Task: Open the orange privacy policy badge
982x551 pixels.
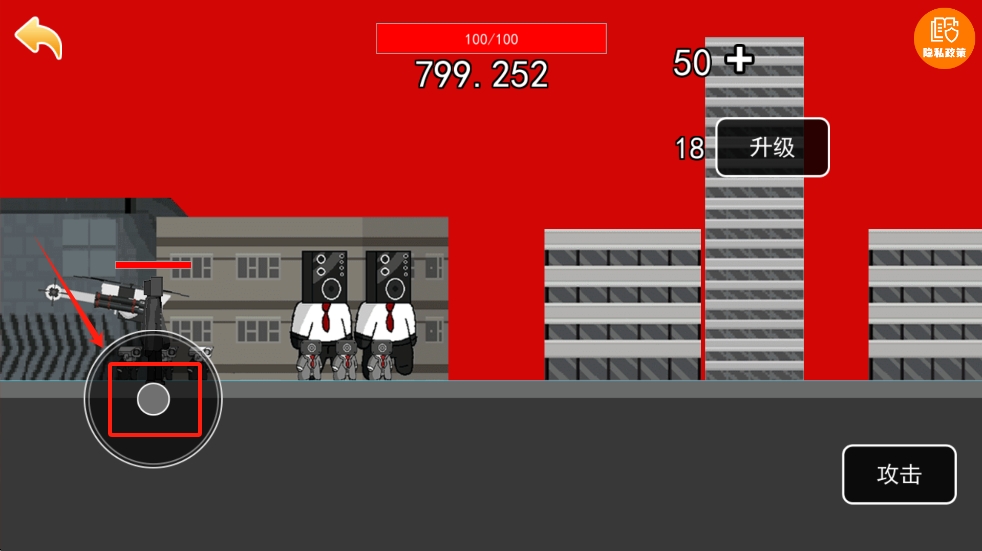Action: point(944,38)
